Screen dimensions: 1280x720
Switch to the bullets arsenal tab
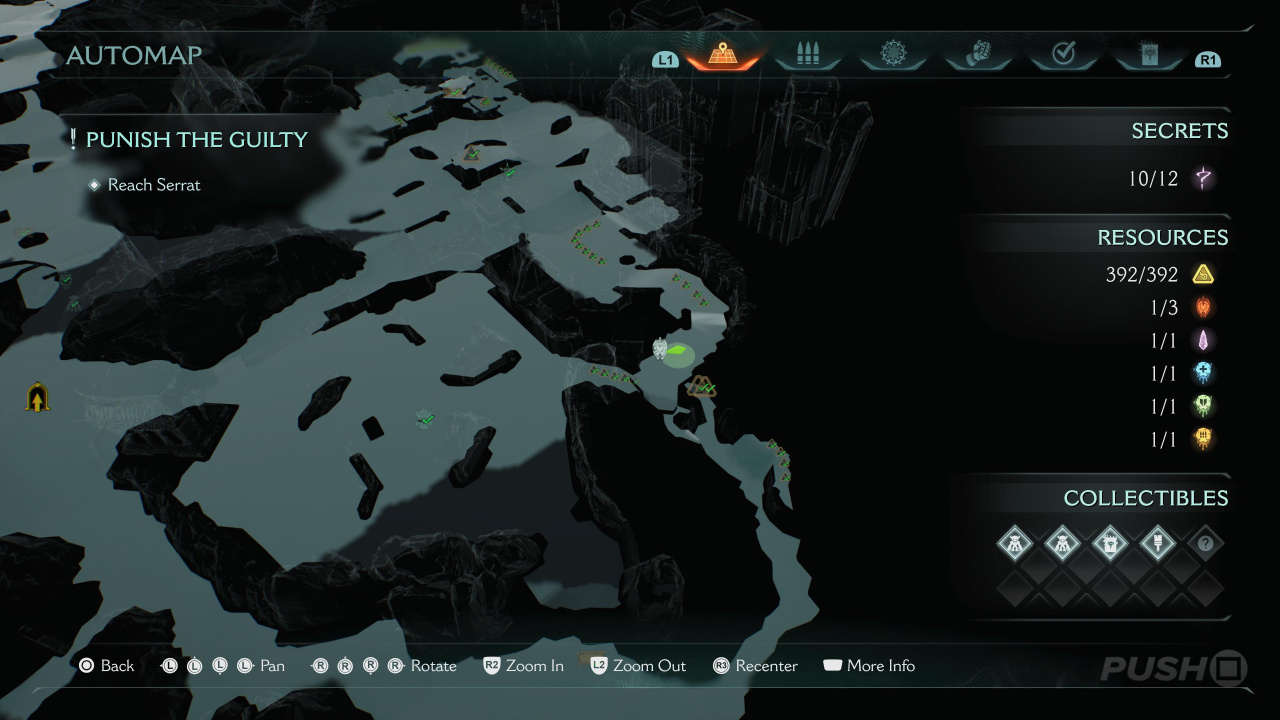point(807,55)
